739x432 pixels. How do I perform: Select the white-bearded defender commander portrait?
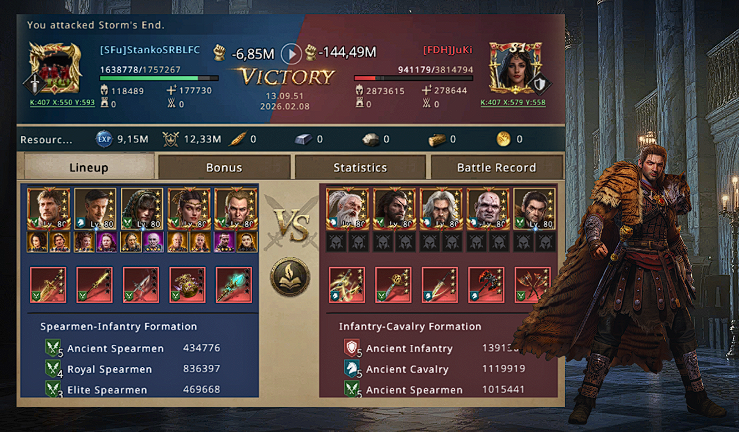[347, 209]
